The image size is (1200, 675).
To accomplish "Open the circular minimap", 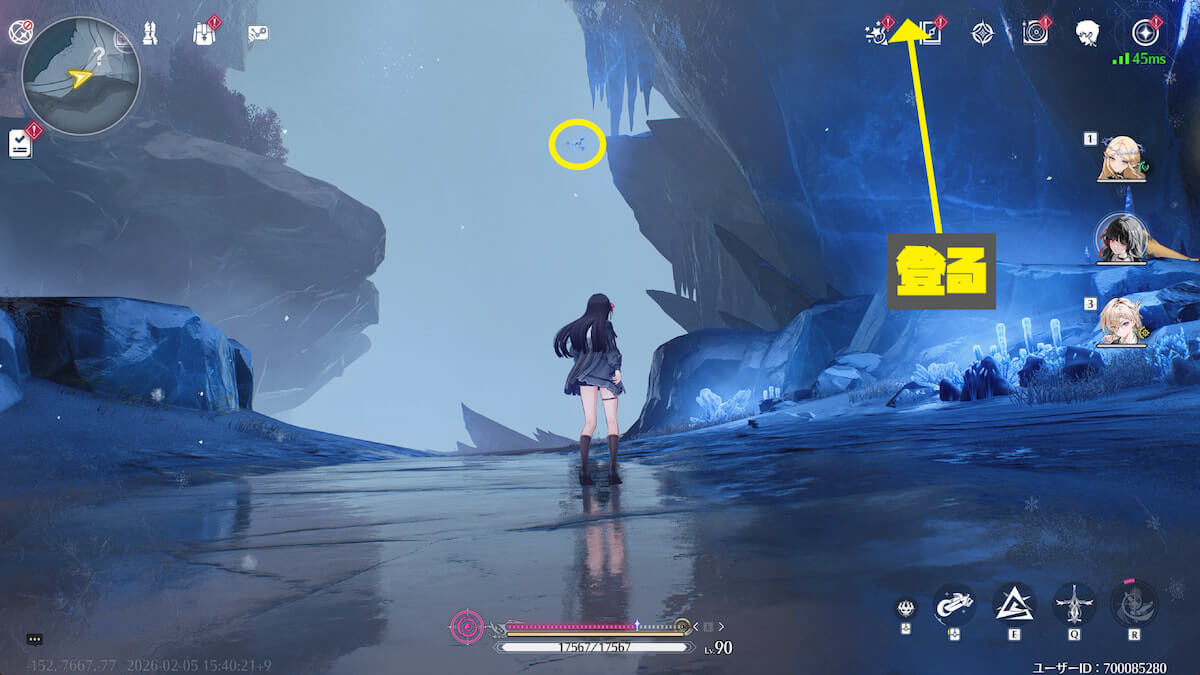I will tap(80, 75).
